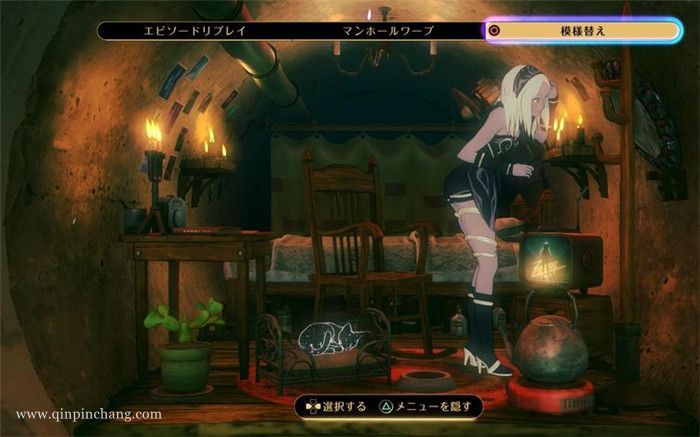Screen dimensions: 700x437
Task: Select the highlighted 模様替え option
Action: coord(583,30)
